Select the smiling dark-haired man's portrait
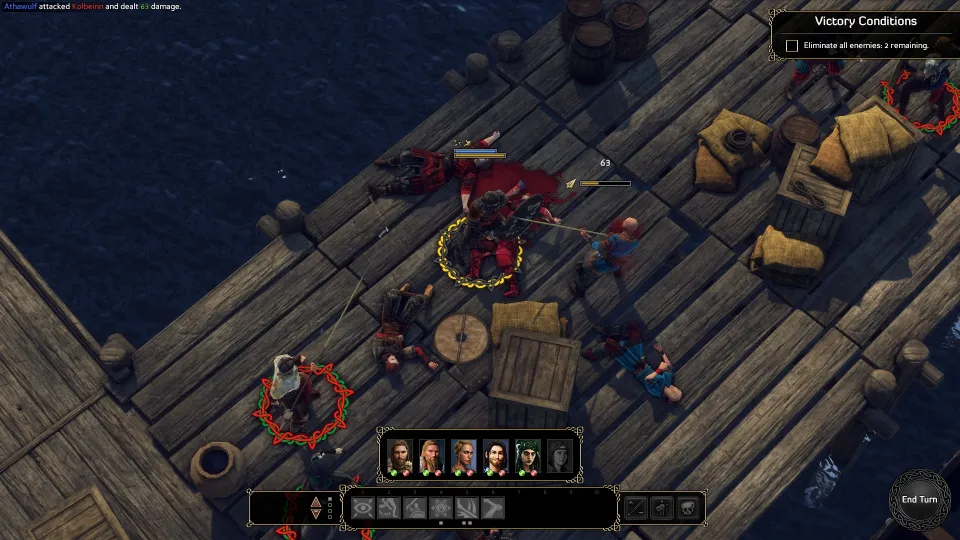 (496, 455)
